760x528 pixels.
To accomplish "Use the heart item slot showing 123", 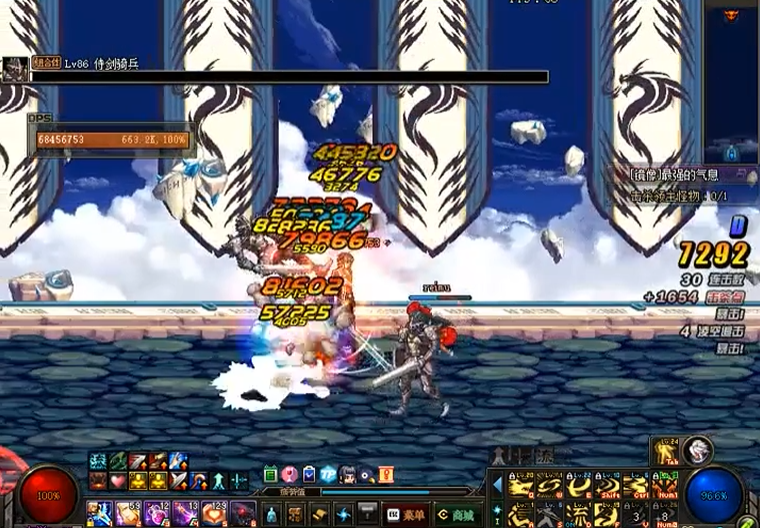I will coord(215,513).
